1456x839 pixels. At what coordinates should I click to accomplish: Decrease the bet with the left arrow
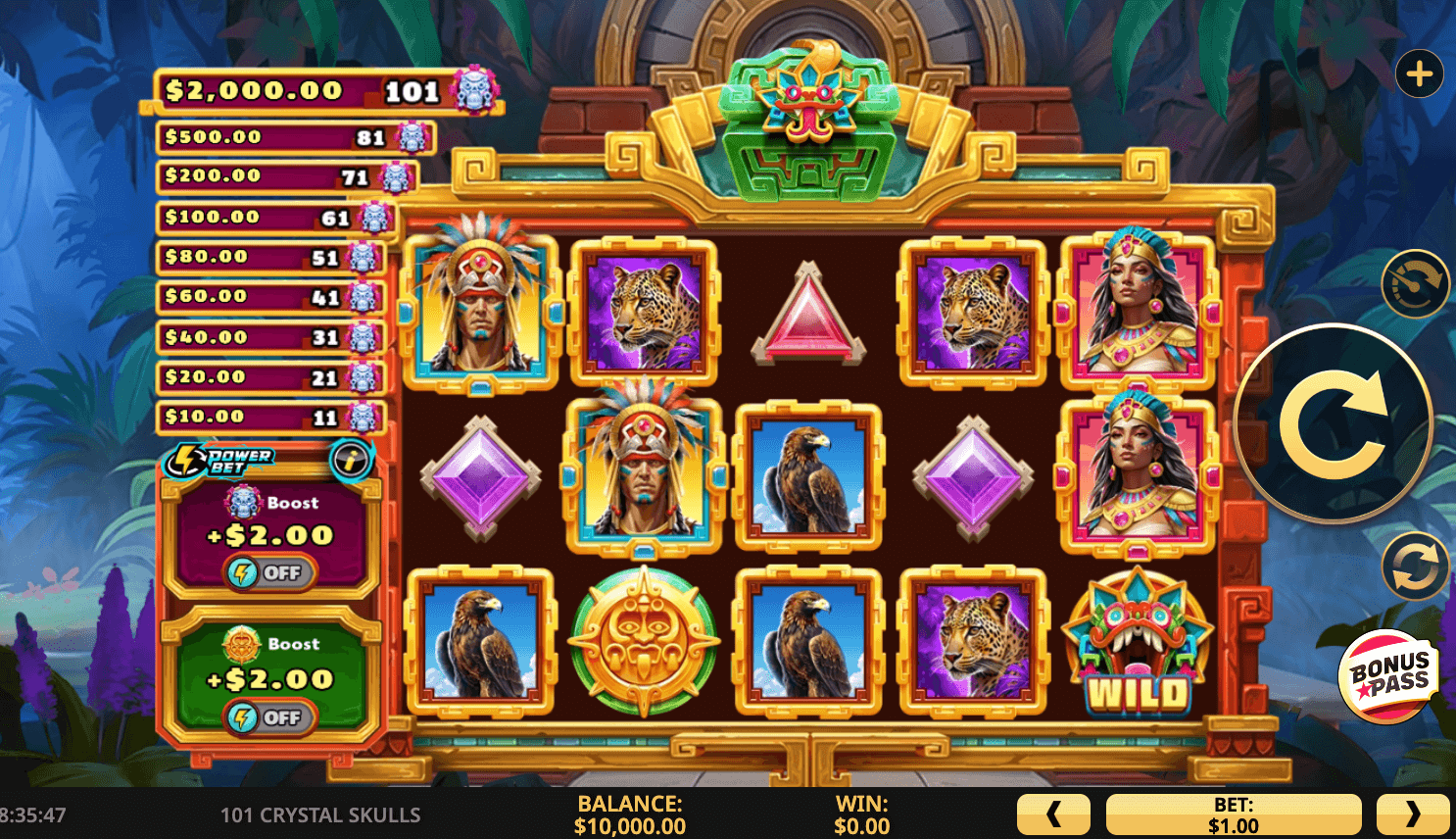point(1053,814)
